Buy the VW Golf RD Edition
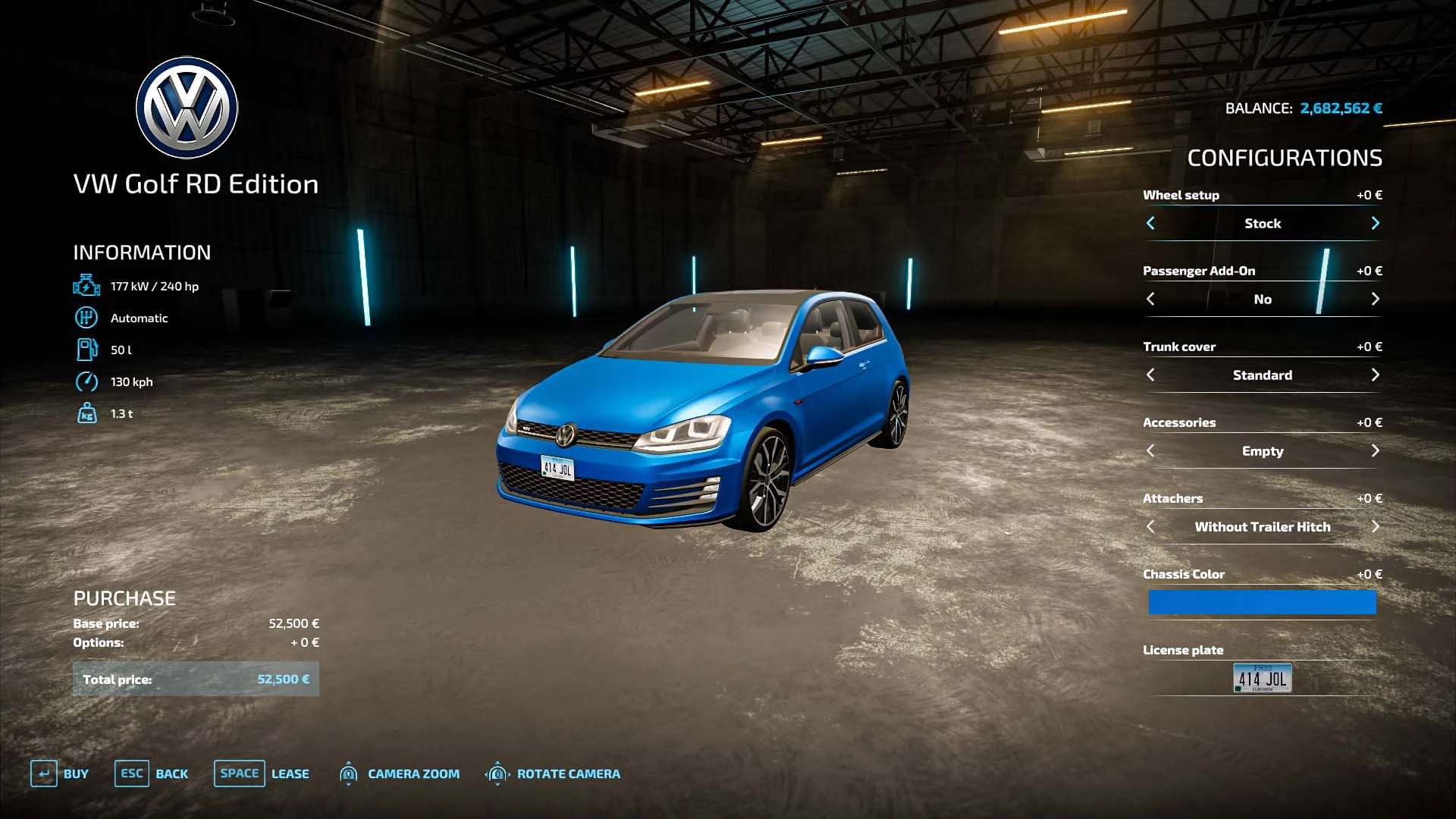 pos(59,773)
